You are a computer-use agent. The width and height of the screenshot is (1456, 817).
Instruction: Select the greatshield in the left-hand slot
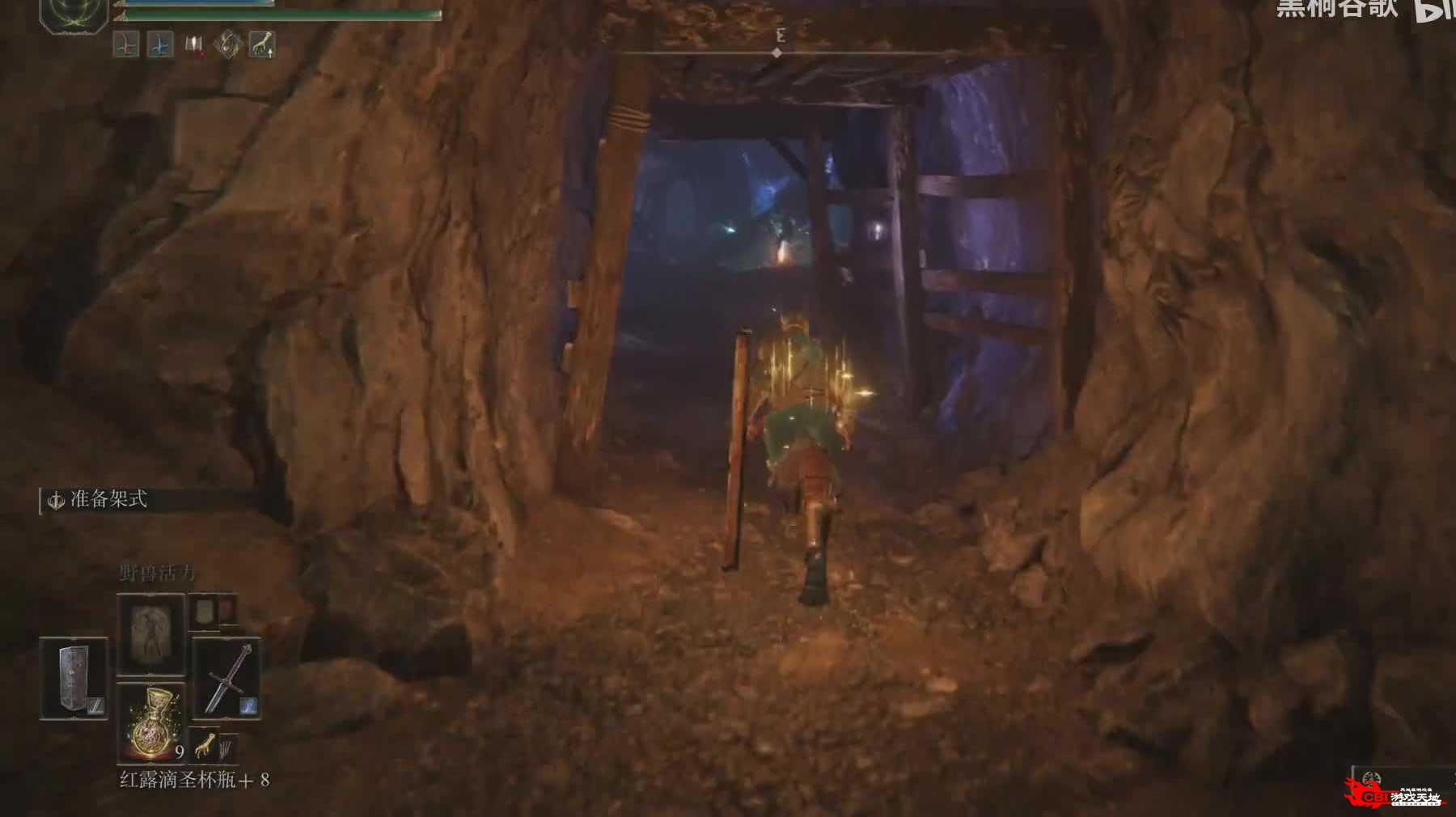coord(74,678)
